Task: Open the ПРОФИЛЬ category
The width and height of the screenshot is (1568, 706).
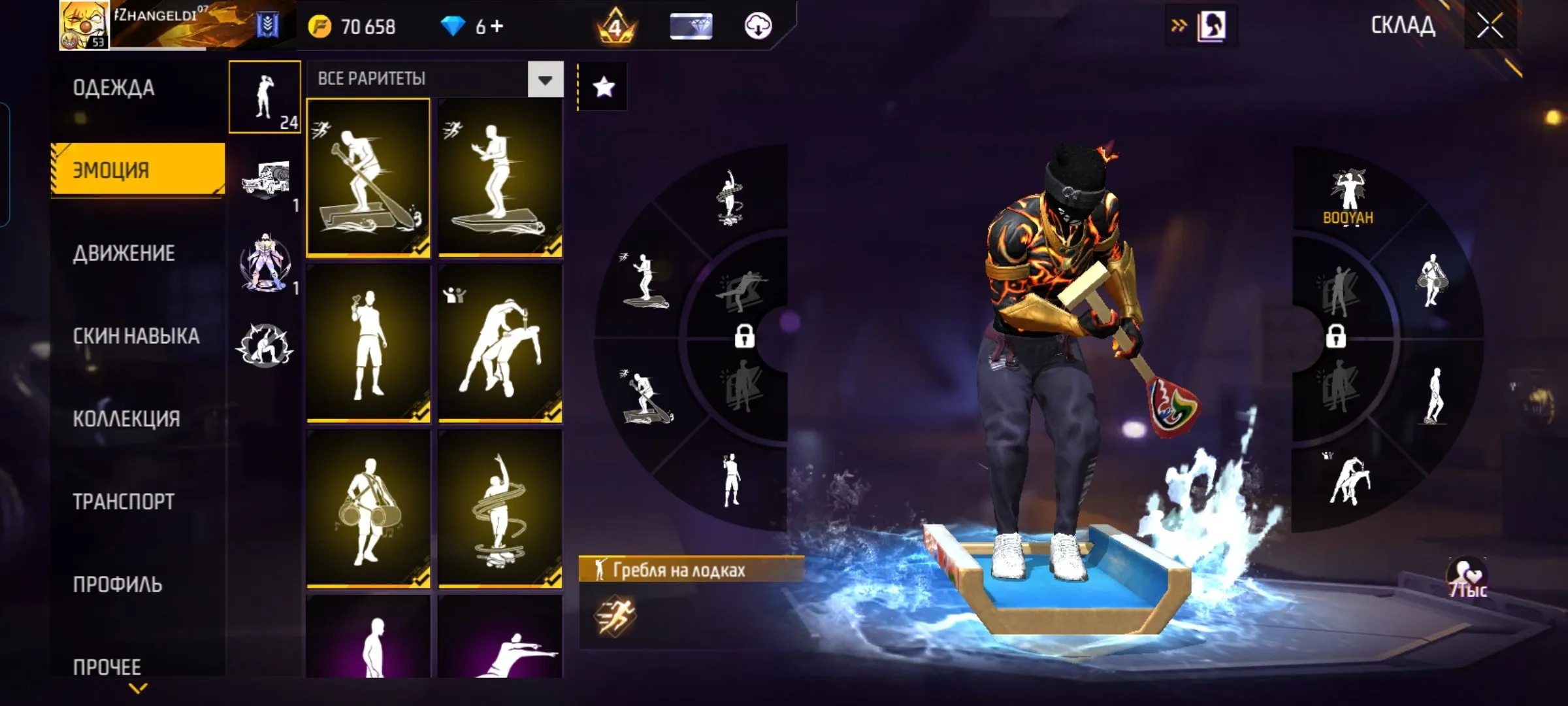Action: [x=118, y=584]
